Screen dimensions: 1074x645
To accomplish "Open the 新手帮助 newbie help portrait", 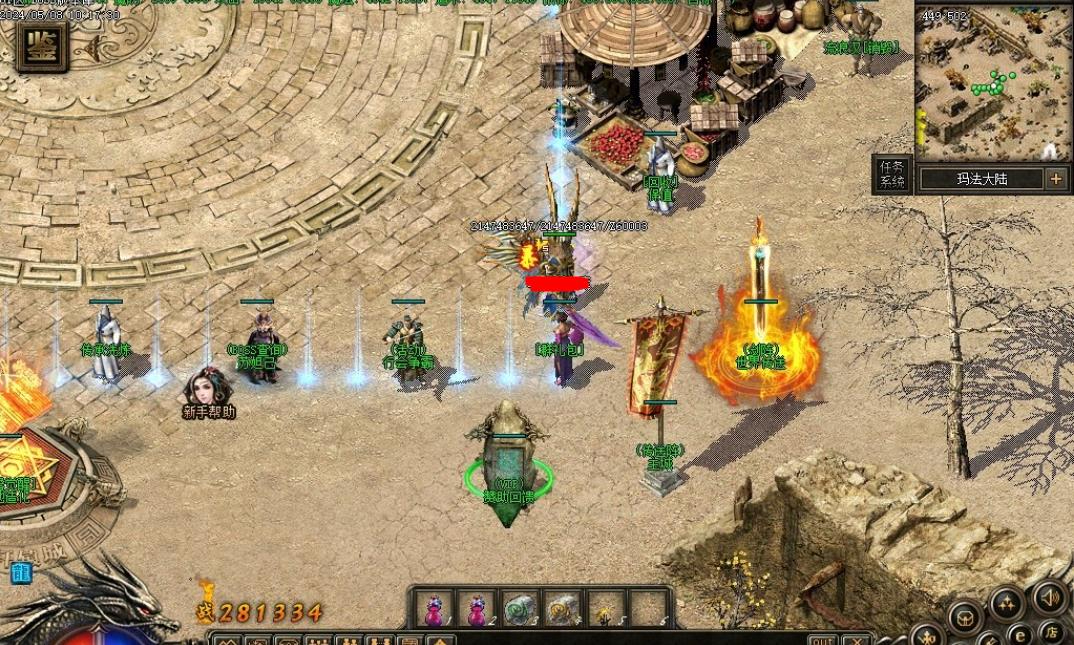I will pos(209,390).
